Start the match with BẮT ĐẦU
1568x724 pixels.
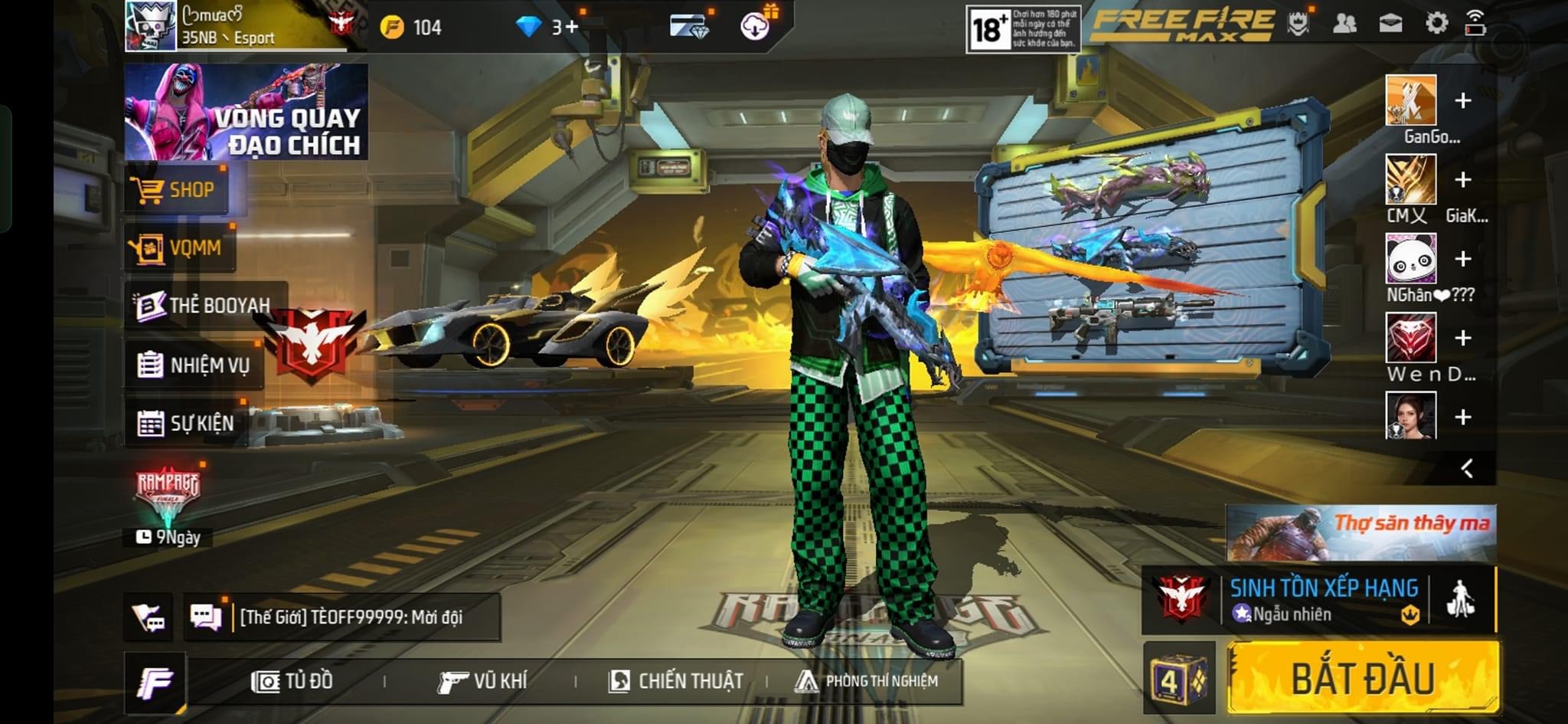pyautogui.click(x=1363, y=679)
